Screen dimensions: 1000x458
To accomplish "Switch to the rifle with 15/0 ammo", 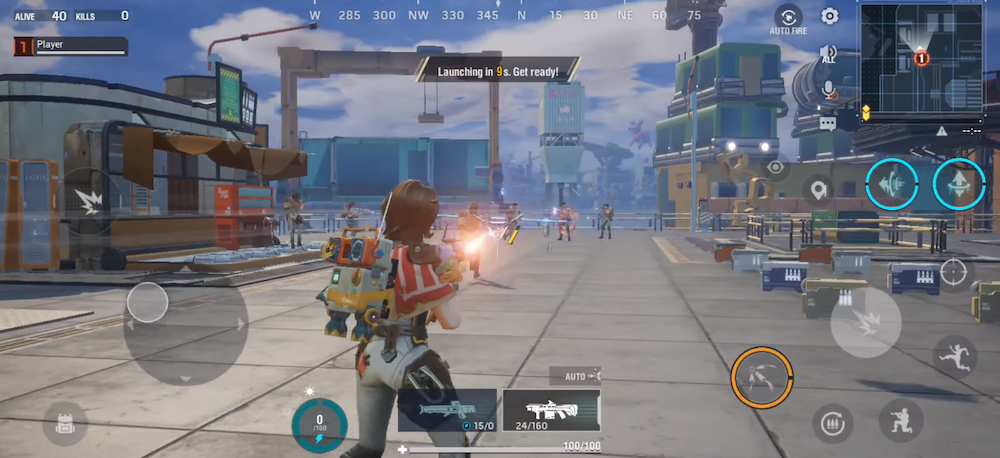I will coord(447,410).
